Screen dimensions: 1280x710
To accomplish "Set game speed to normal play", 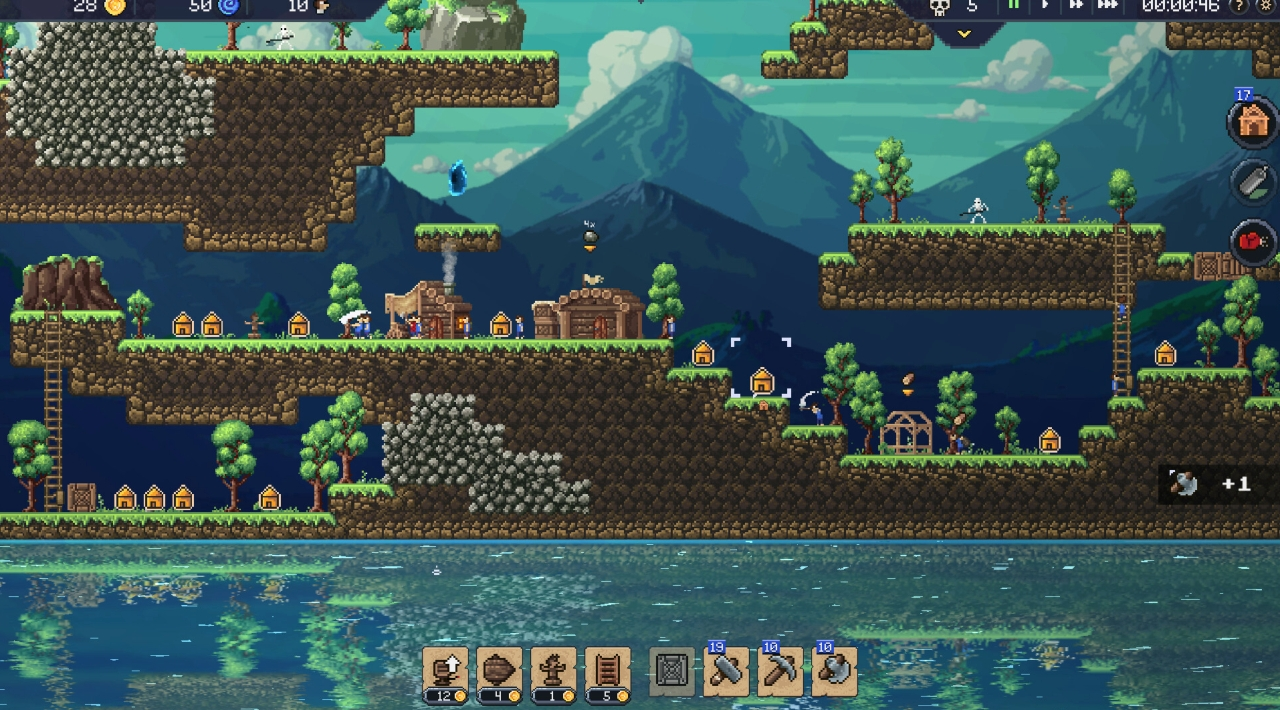I will [1045, 5].
